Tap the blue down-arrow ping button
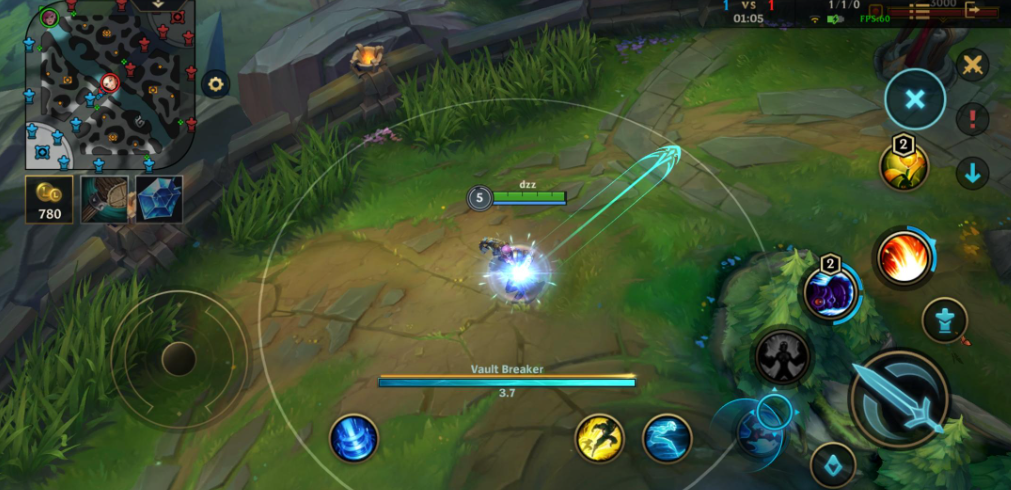1011x490 pixels. tap(971, 173)
